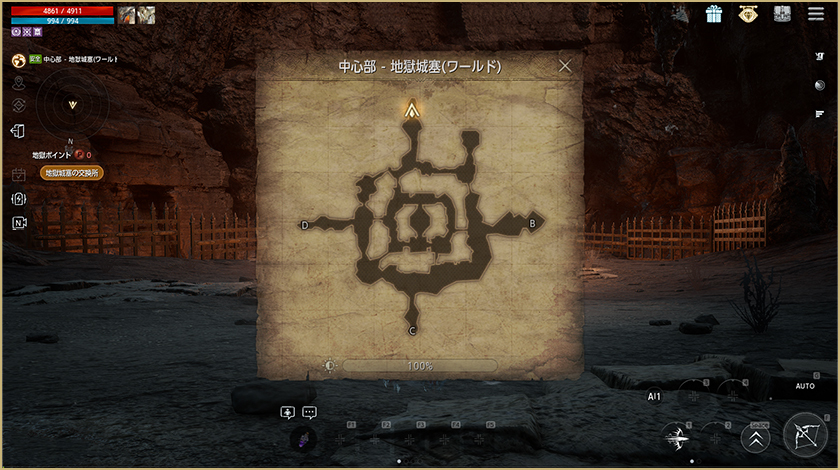The height and width of the screenshot is (470, 840).
Task: Open the gift box rewards
Action: 714,14
